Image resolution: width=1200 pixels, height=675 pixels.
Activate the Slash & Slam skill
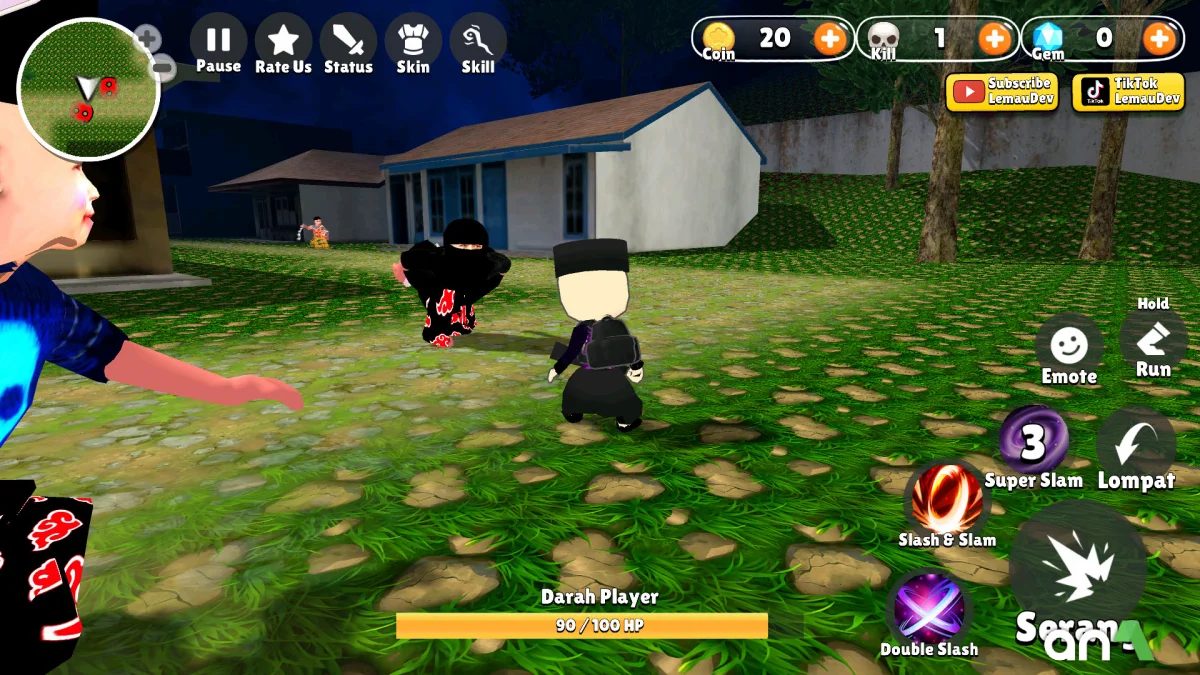pos(946,500)
